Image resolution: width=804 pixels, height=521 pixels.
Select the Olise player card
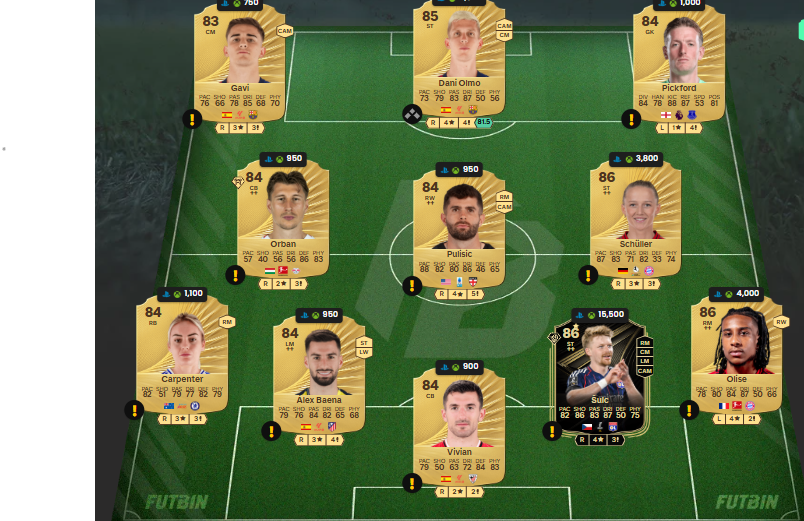[736, 350]
